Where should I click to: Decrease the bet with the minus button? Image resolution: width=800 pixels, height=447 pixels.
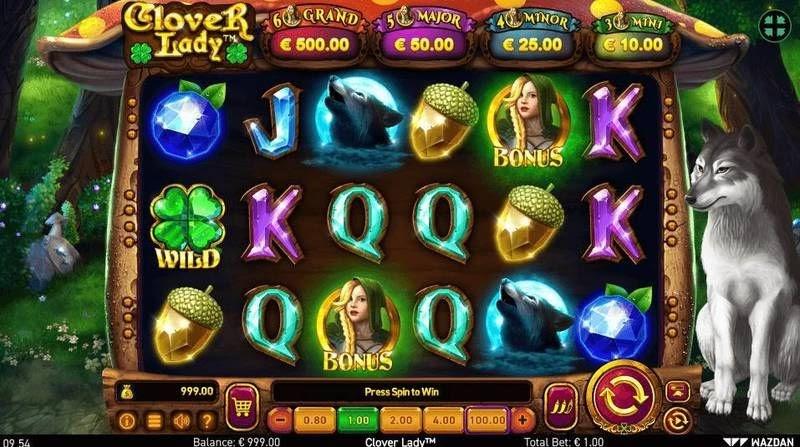pyautogui.click(x=280, y=420)
